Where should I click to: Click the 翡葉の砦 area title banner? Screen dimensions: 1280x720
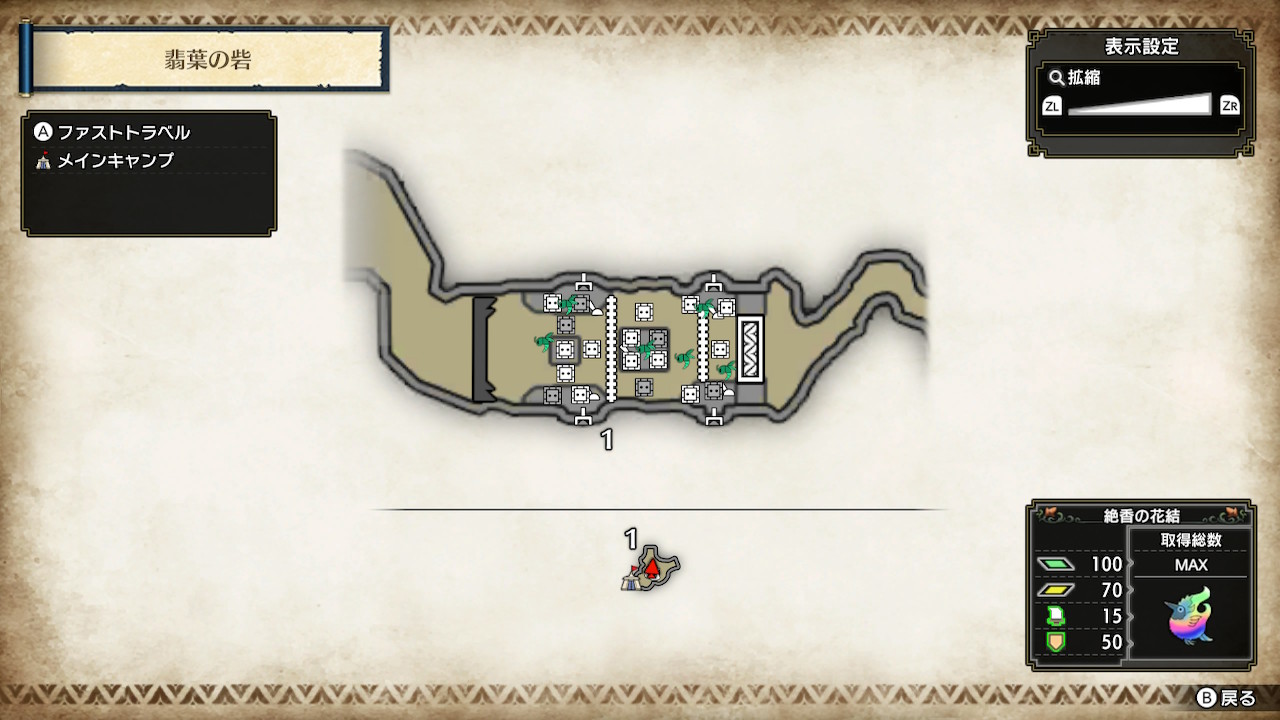(x=208, y=60)
